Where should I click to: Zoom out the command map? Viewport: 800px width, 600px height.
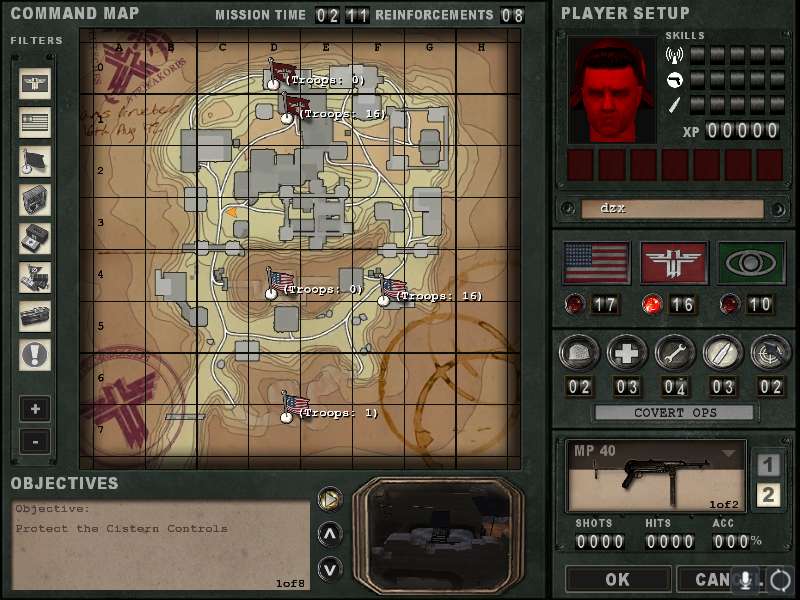tap(34, 441)
